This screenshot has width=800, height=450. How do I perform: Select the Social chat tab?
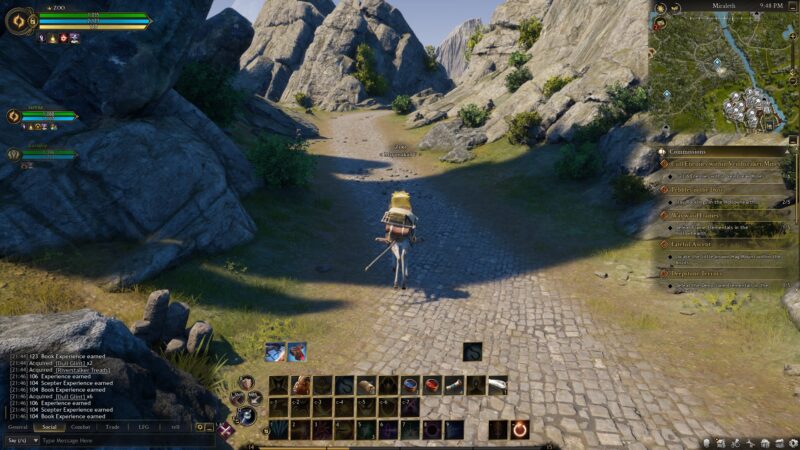(49, 426)
